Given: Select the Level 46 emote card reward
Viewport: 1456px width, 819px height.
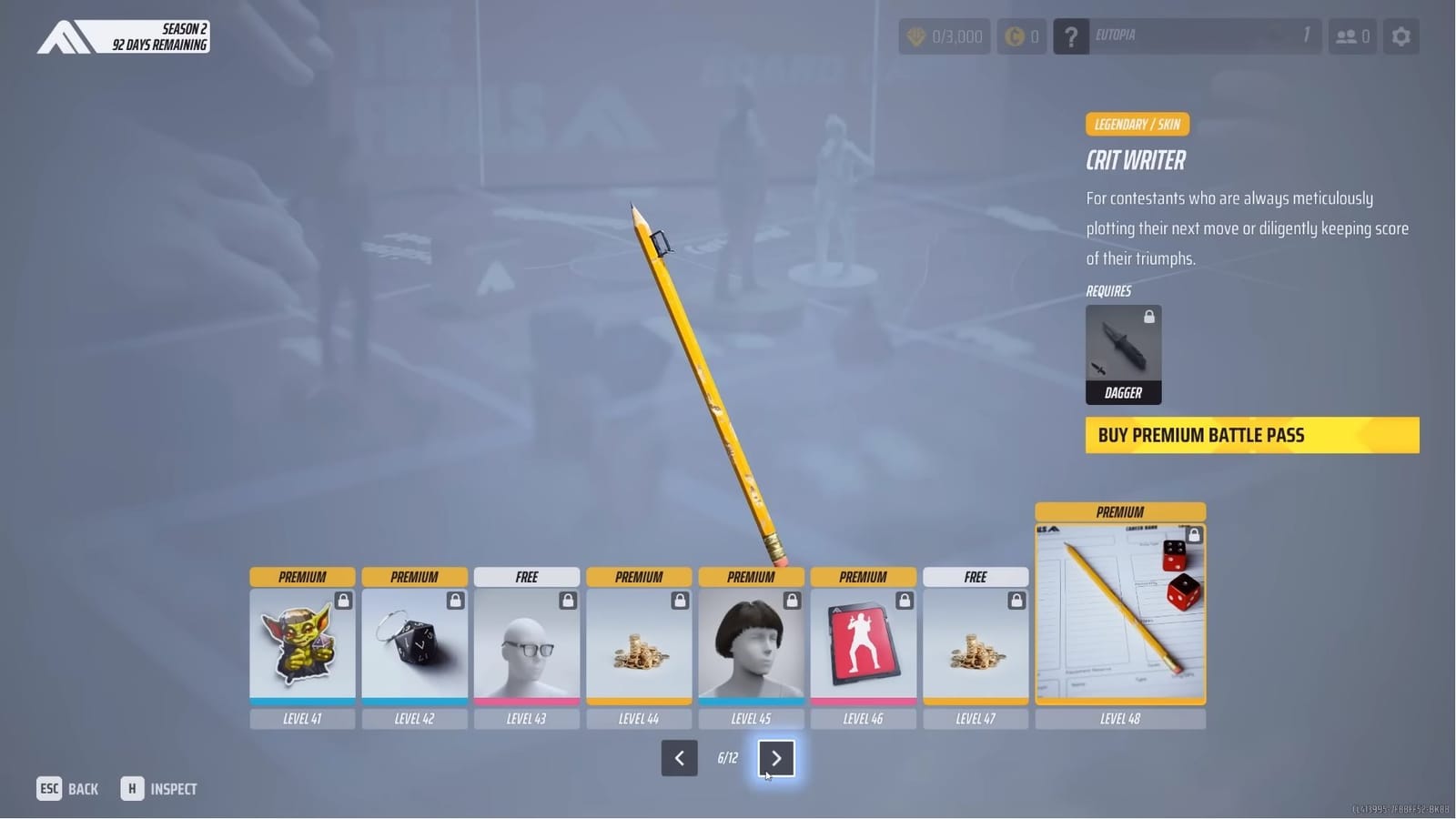Looking at the screenshot, I should click(864, 646).
